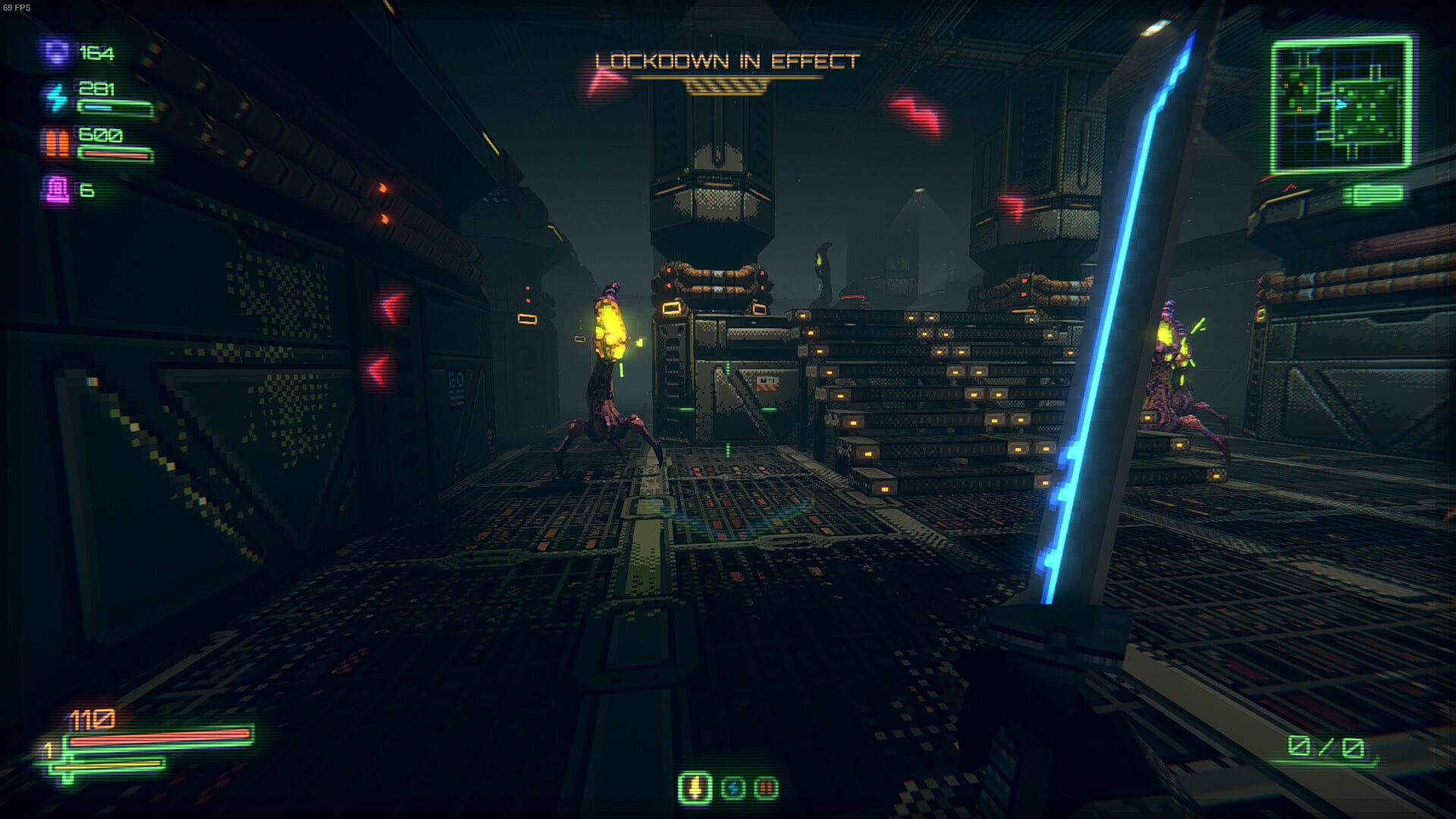Viewport: 1456px width, 819px height.
Task: Select the orange shells ammo icon
Action: (x=768, y=788)
